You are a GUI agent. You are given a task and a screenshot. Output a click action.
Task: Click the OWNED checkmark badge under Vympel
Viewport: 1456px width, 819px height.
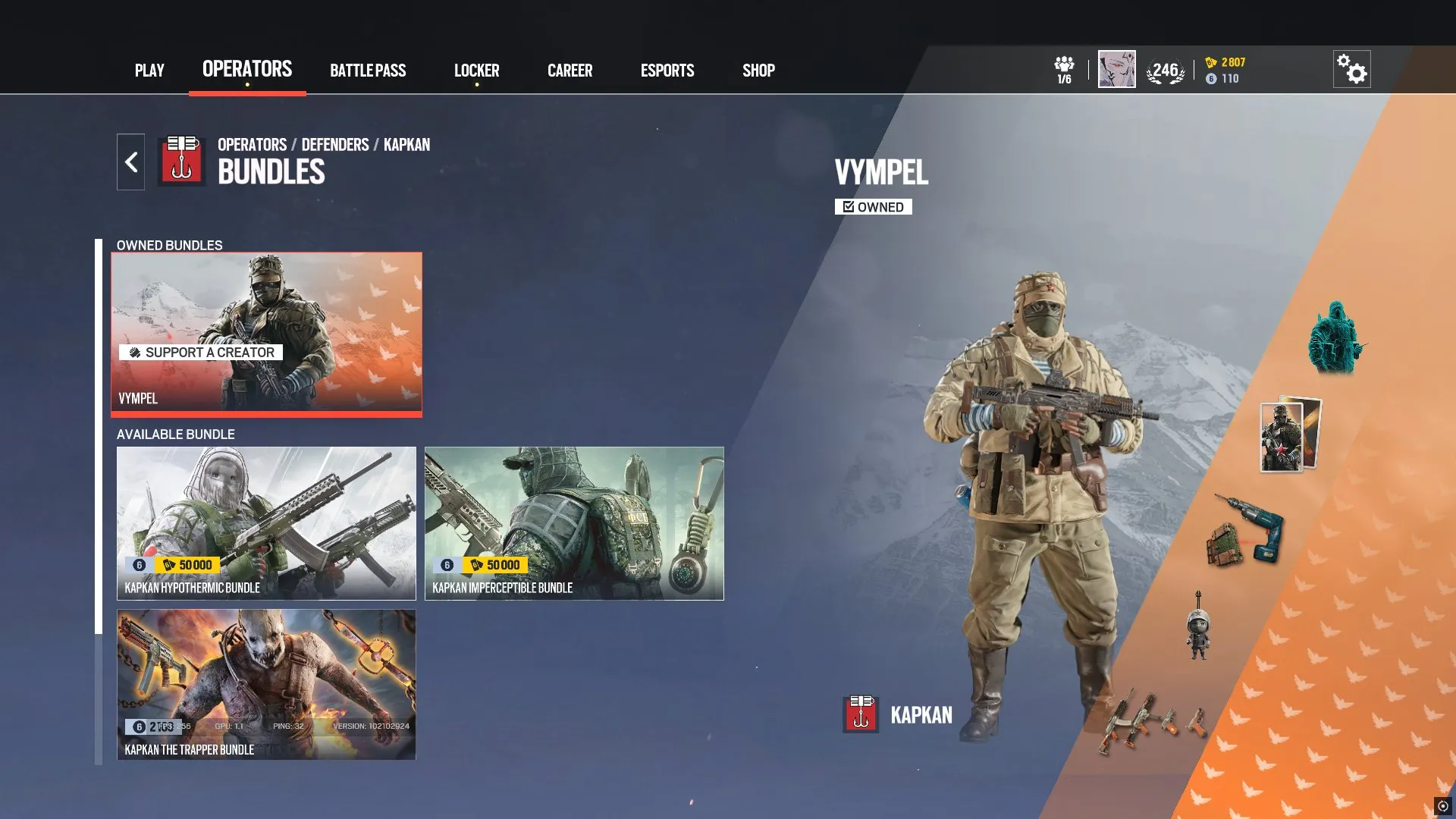tap(873, 206)
